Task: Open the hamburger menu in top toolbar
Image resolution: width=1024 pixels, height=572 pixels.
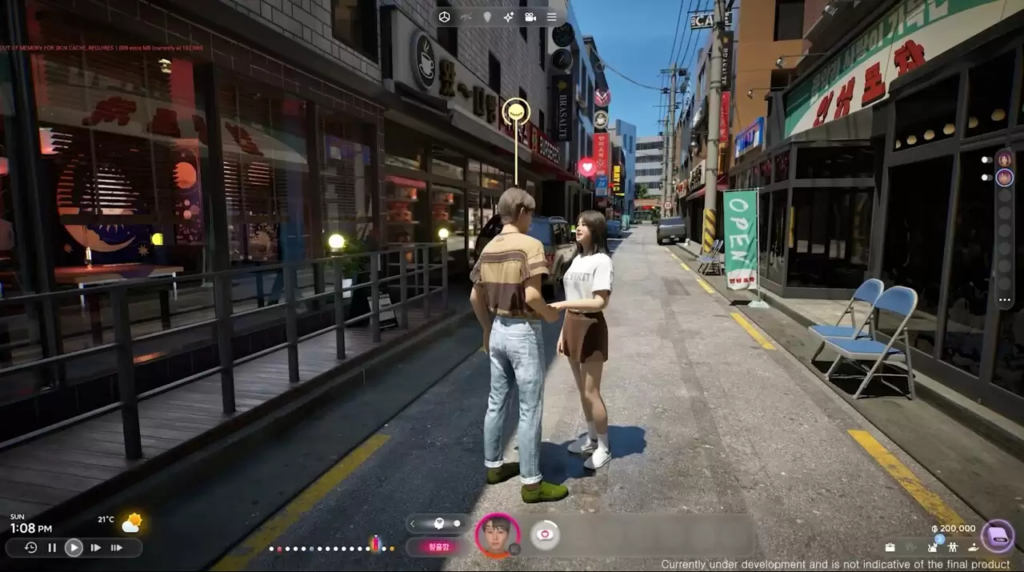Action: 551,17
